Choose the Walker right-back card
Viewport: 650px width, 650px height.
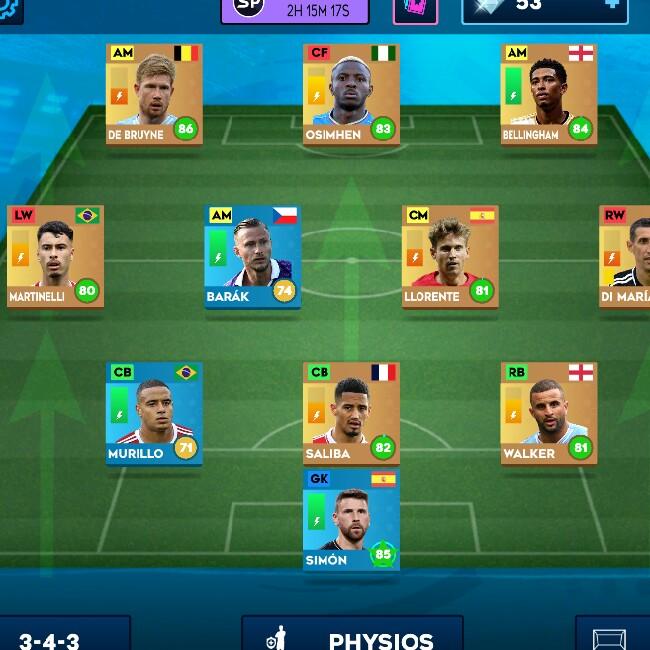tap(548, 413)
